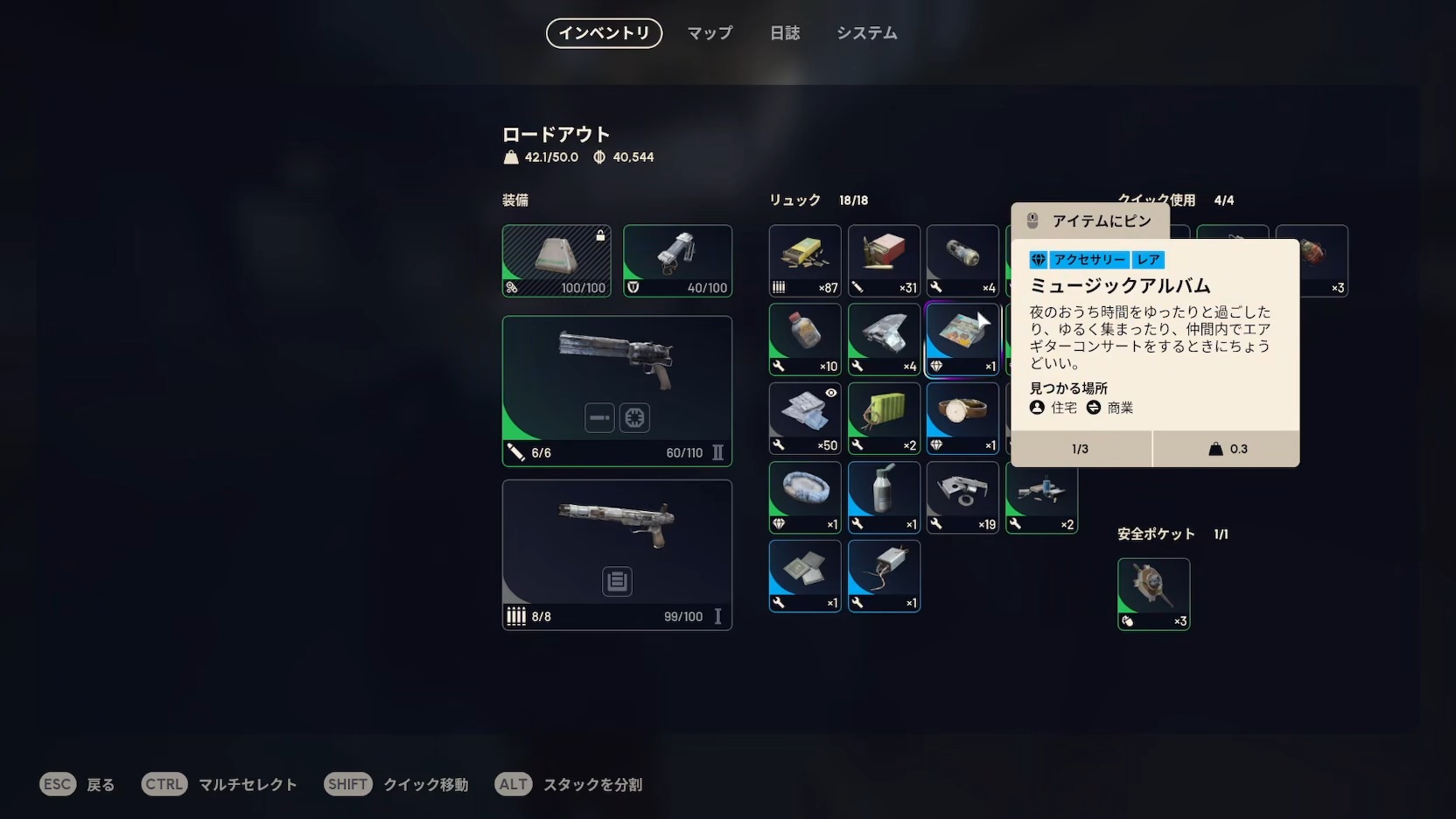Select the item in the 安全ポケット slot

[x=1153, y=594]
